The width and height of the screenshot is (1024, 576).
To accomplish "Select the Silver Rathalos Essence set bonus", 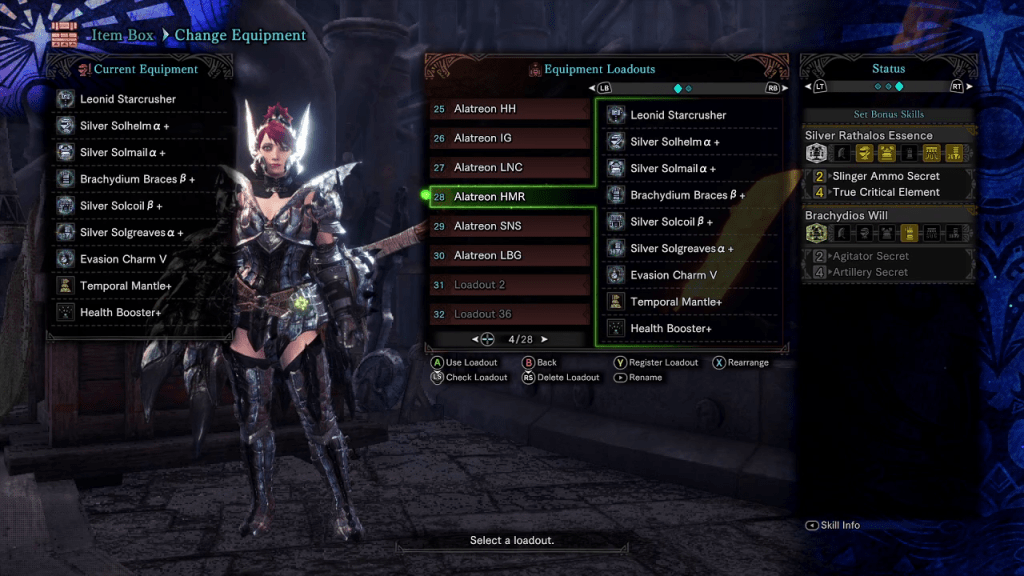I will pyautogui.click(x=868, y=136).
